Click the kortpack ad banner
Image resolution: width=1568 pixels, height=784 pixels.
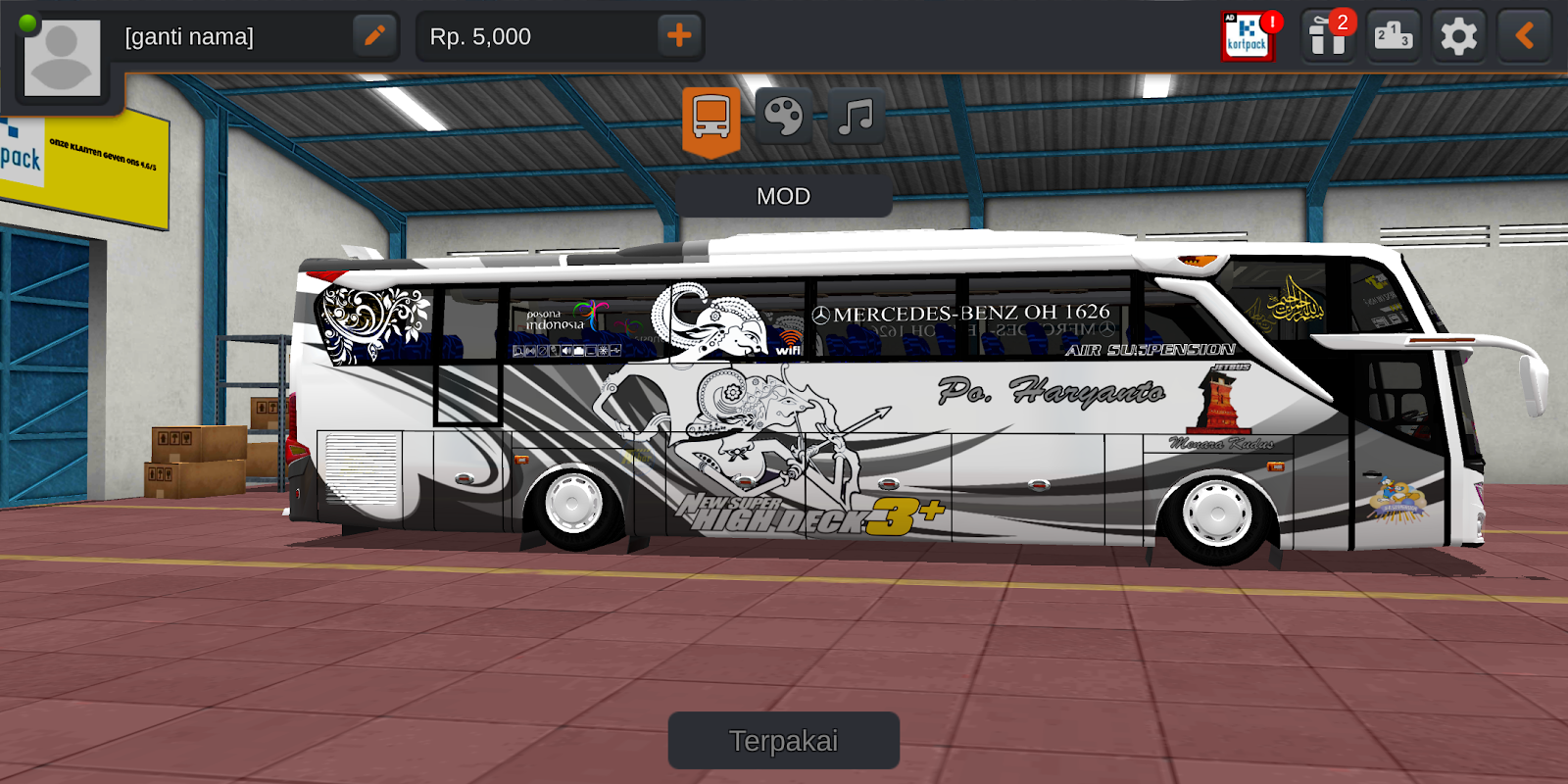[1249, 37]
